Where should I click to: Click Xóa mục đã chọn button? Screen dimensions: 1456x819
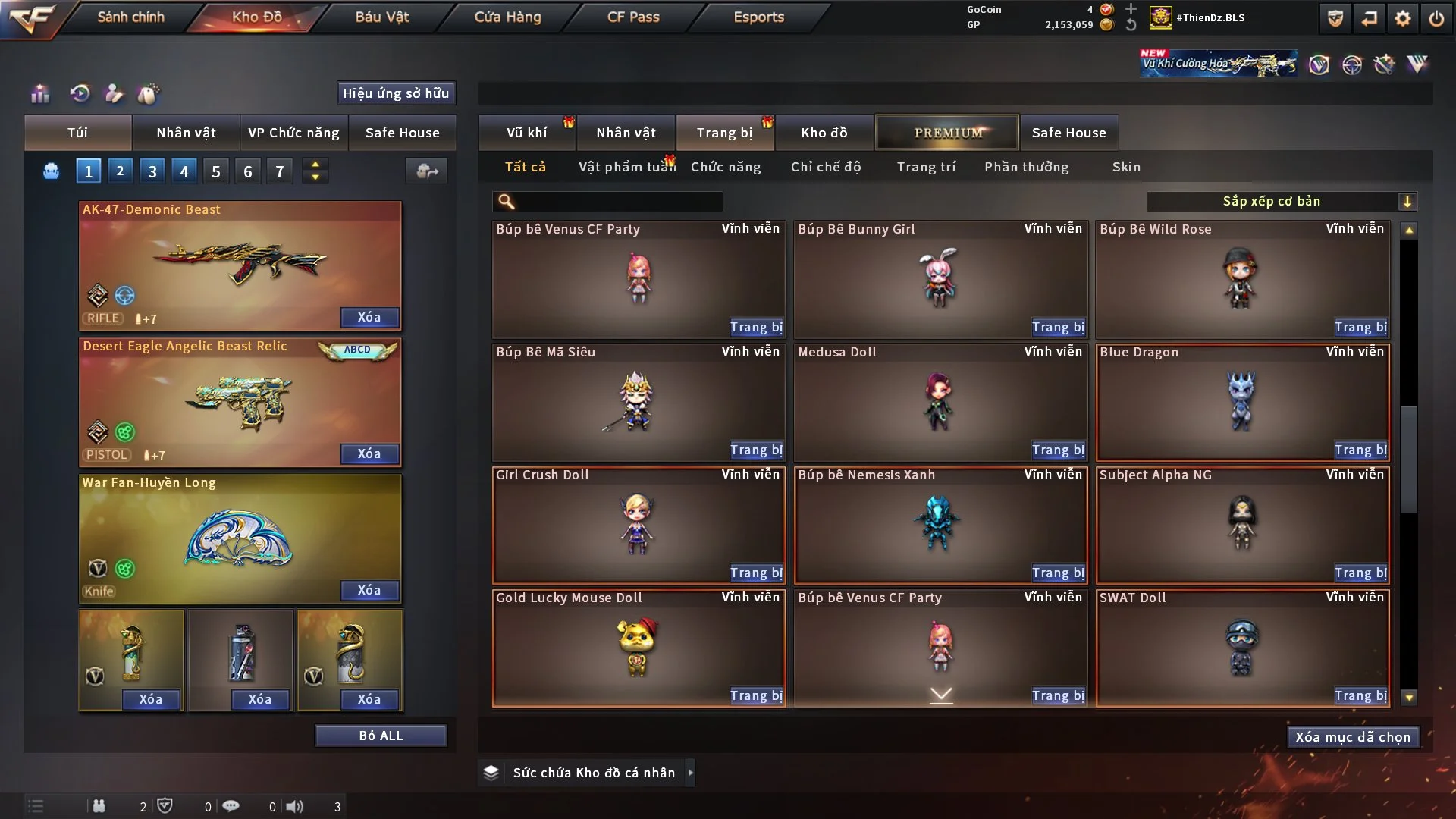click(1353, 737)
